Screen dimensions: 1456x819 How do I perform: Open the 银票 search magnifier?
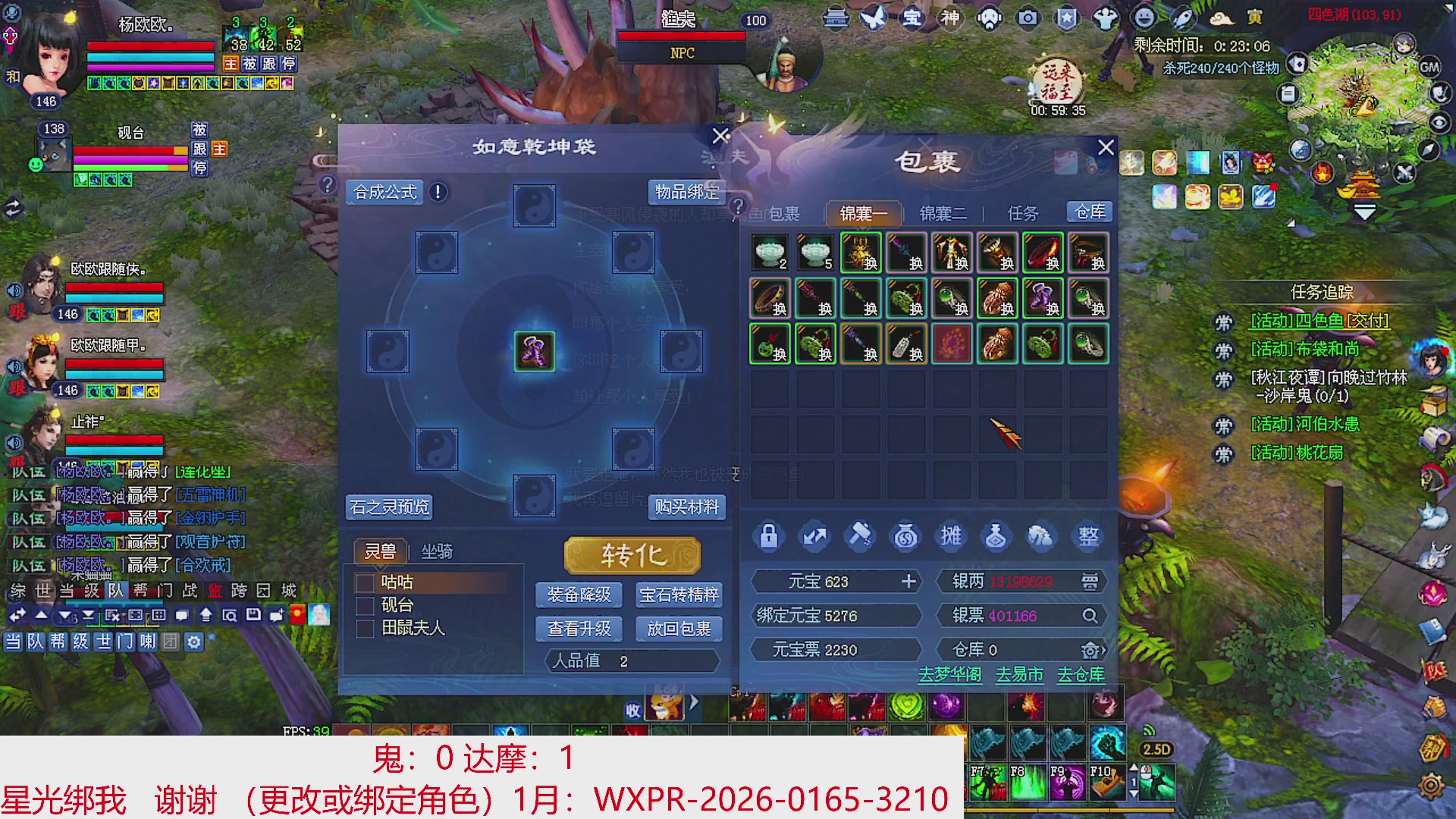tap(1090, 616)
